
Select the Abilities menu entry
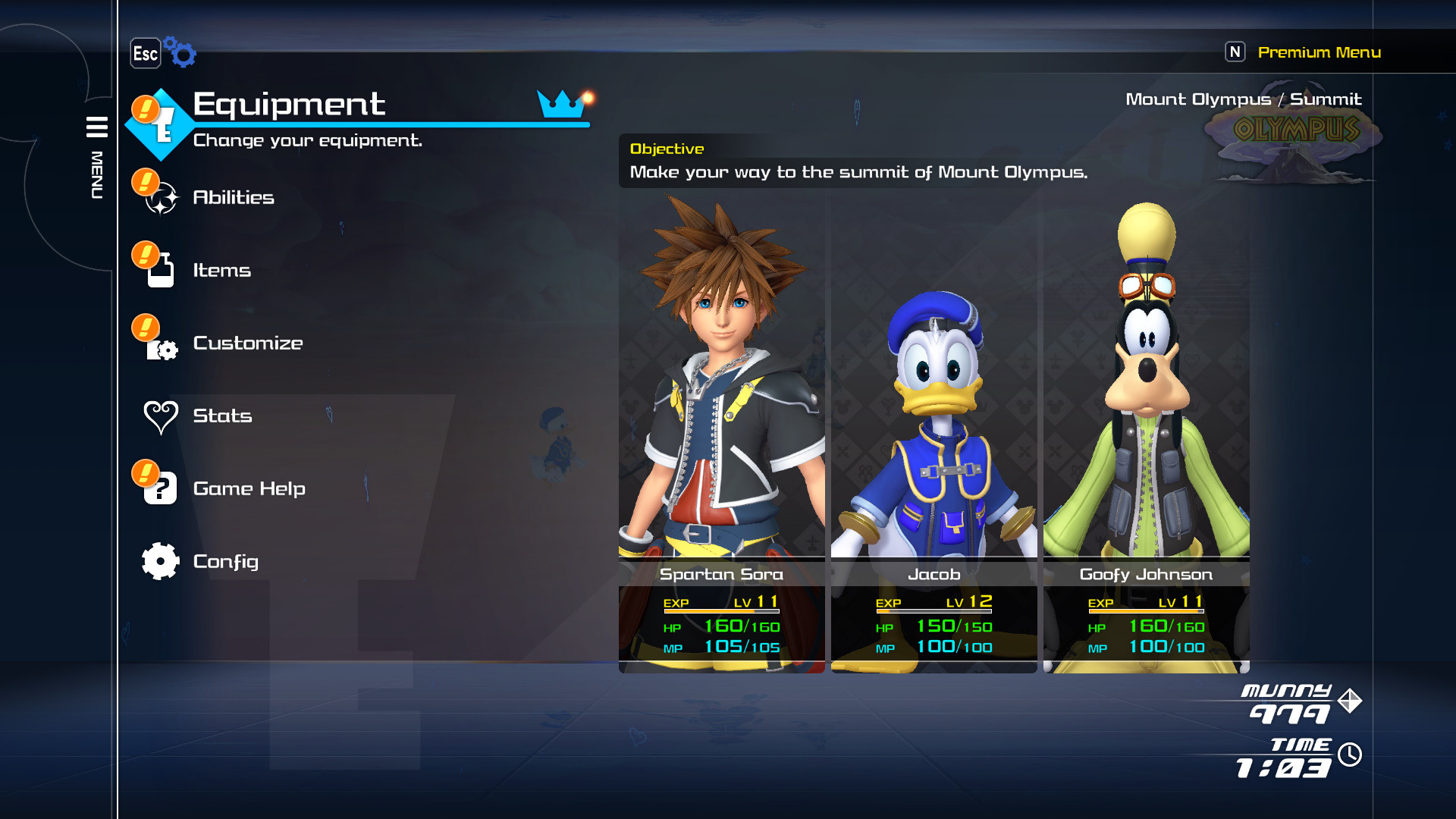234,197
